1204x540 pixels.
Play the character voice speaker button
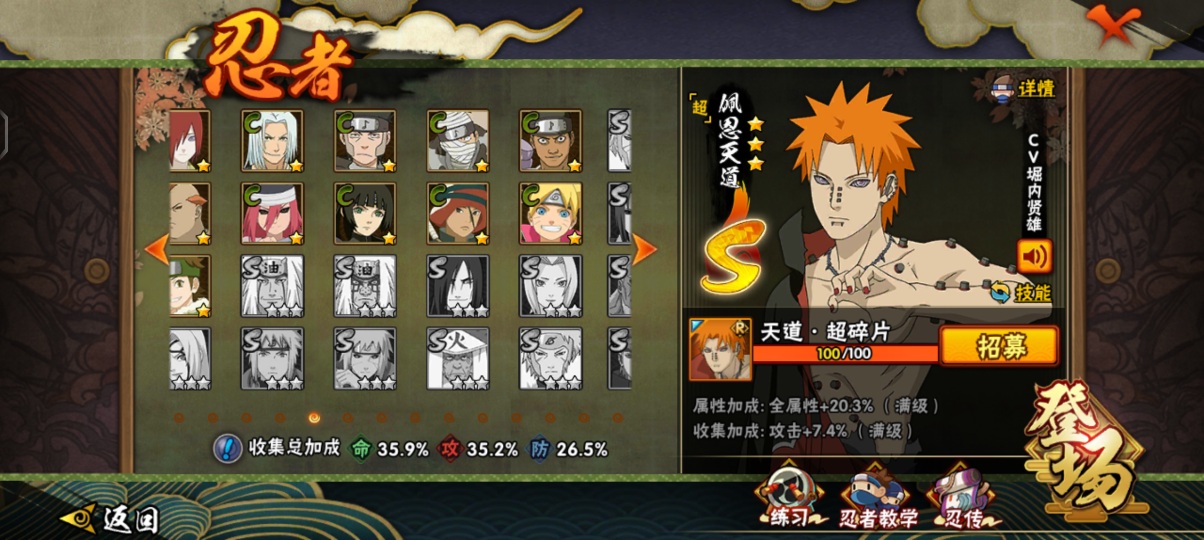coord(1034,257)
